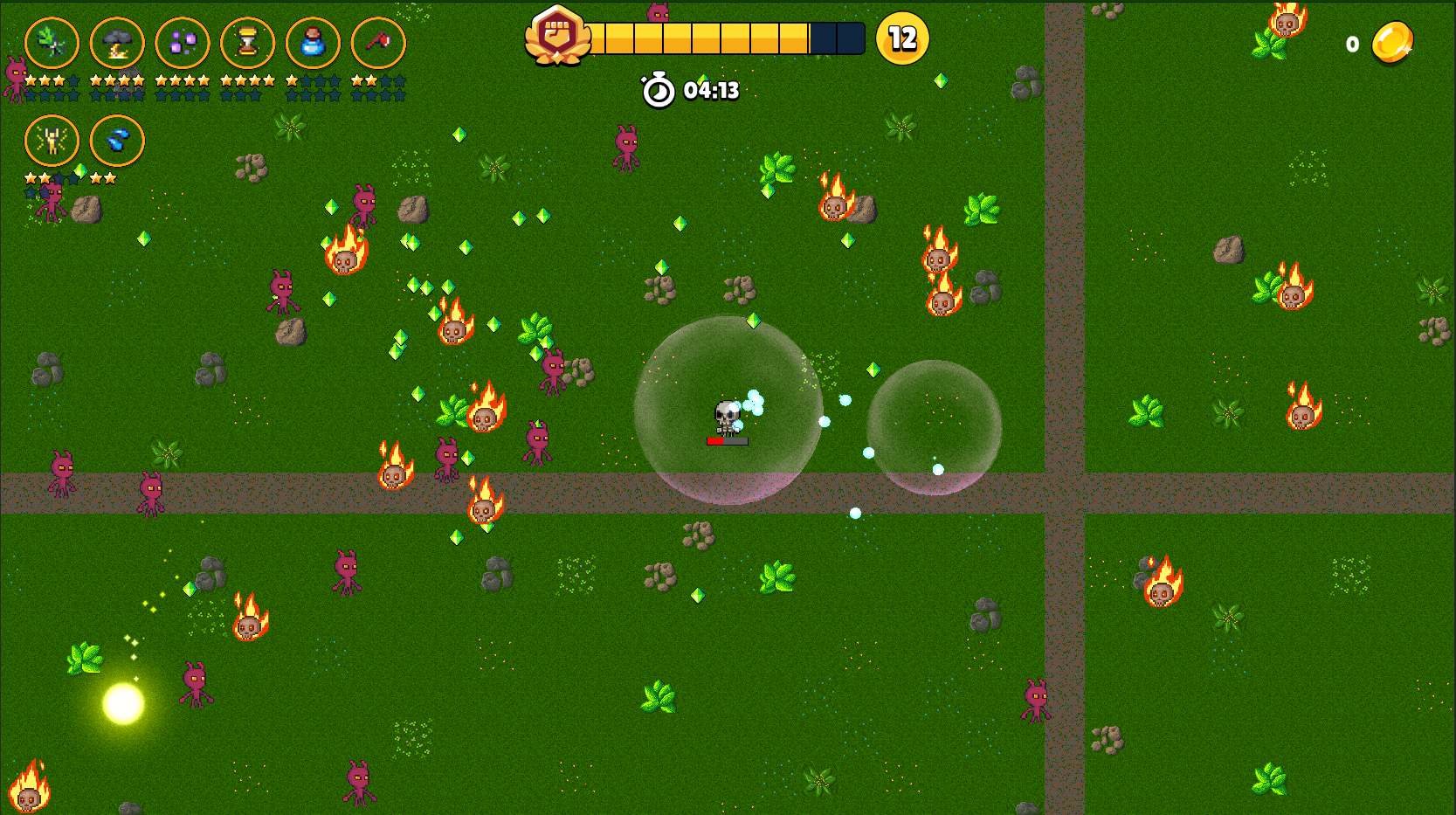
Task: Click the fairy ability icon
Action: point(52,141)
